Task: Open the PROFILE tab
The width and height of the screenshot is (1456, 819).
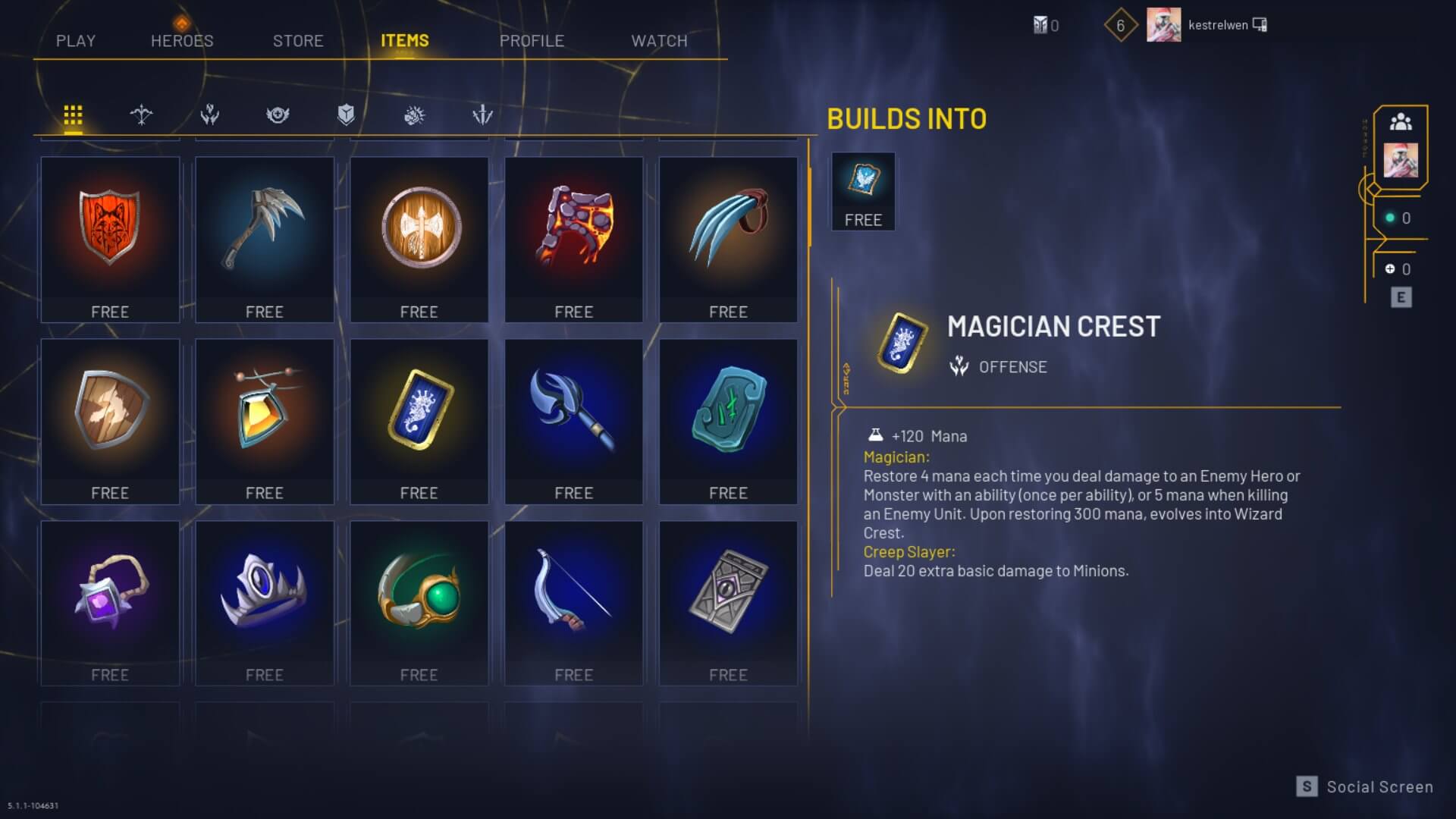Action: tap(532, 41)
